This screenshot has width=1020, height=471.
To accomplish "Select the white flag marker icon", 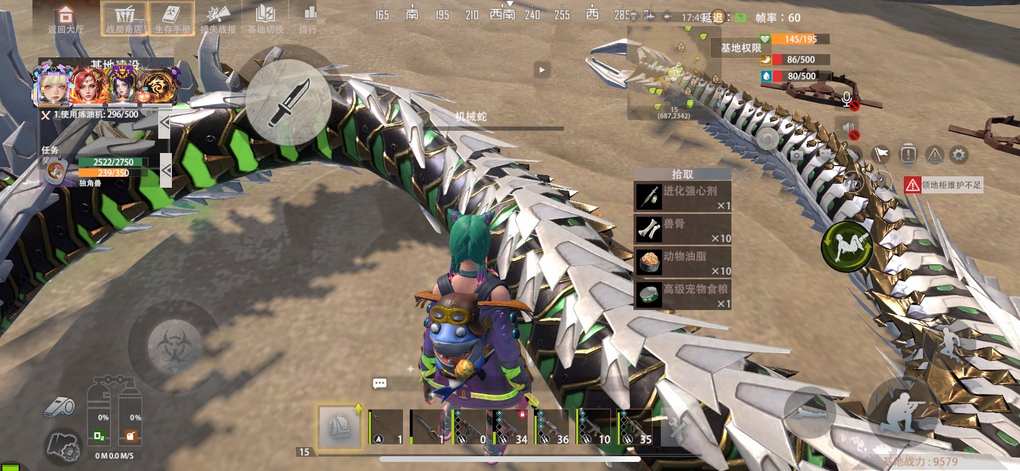I will [881, 154].
